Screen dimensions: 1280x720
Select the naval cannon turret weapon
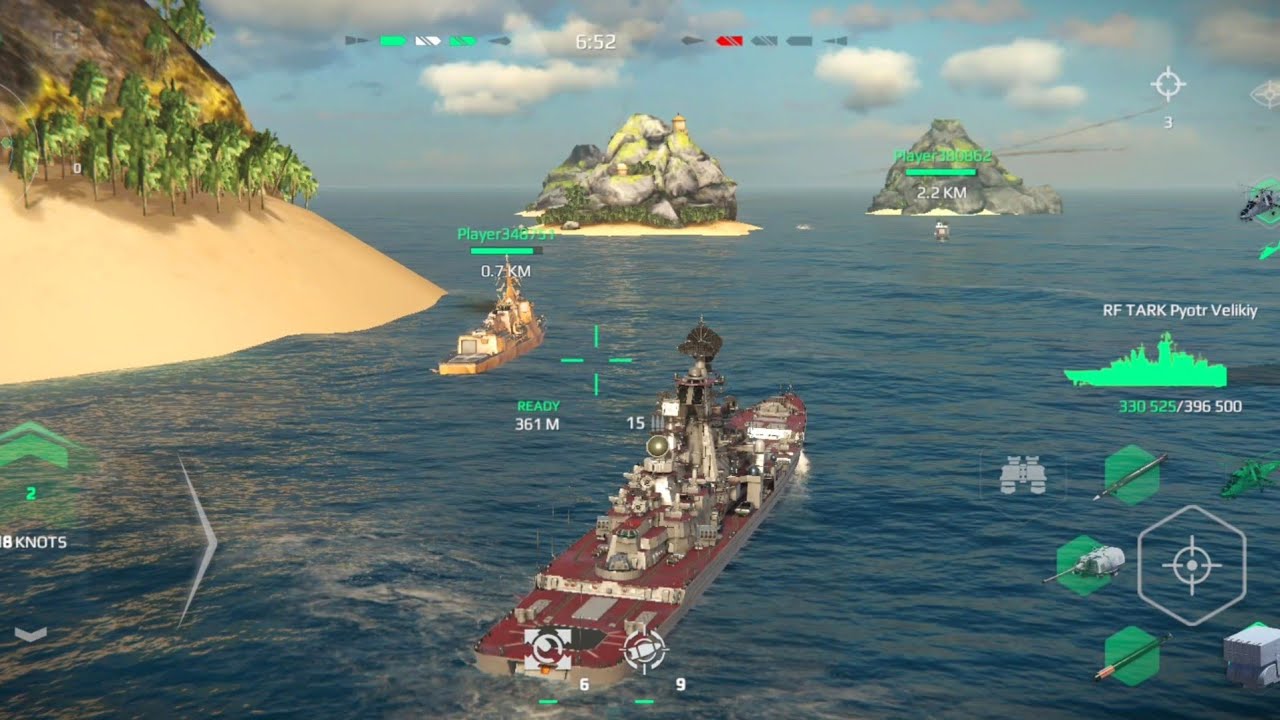coord(1086,565)
